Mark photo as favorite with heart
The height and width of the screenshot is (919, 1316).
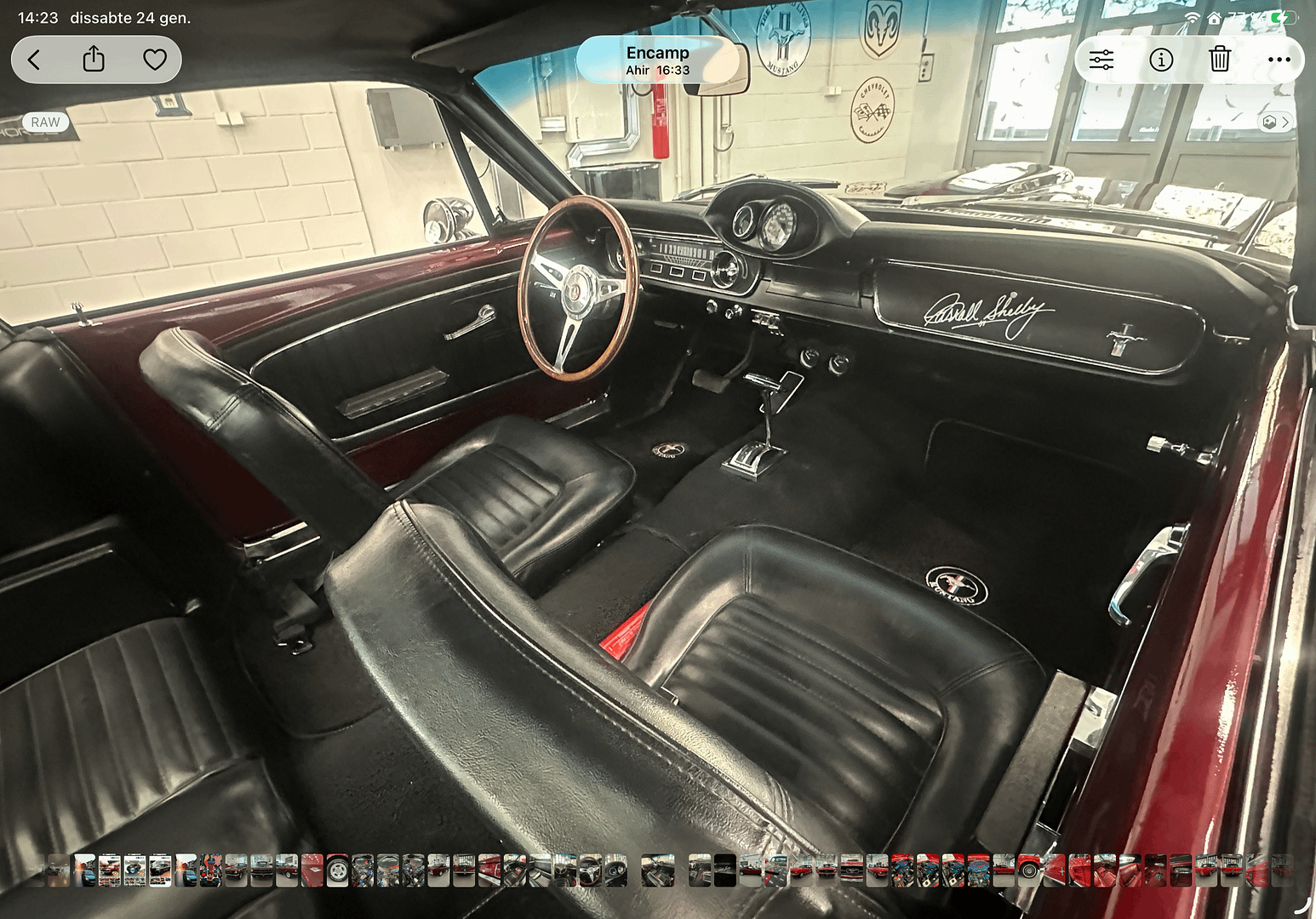[x=154, y=60]
